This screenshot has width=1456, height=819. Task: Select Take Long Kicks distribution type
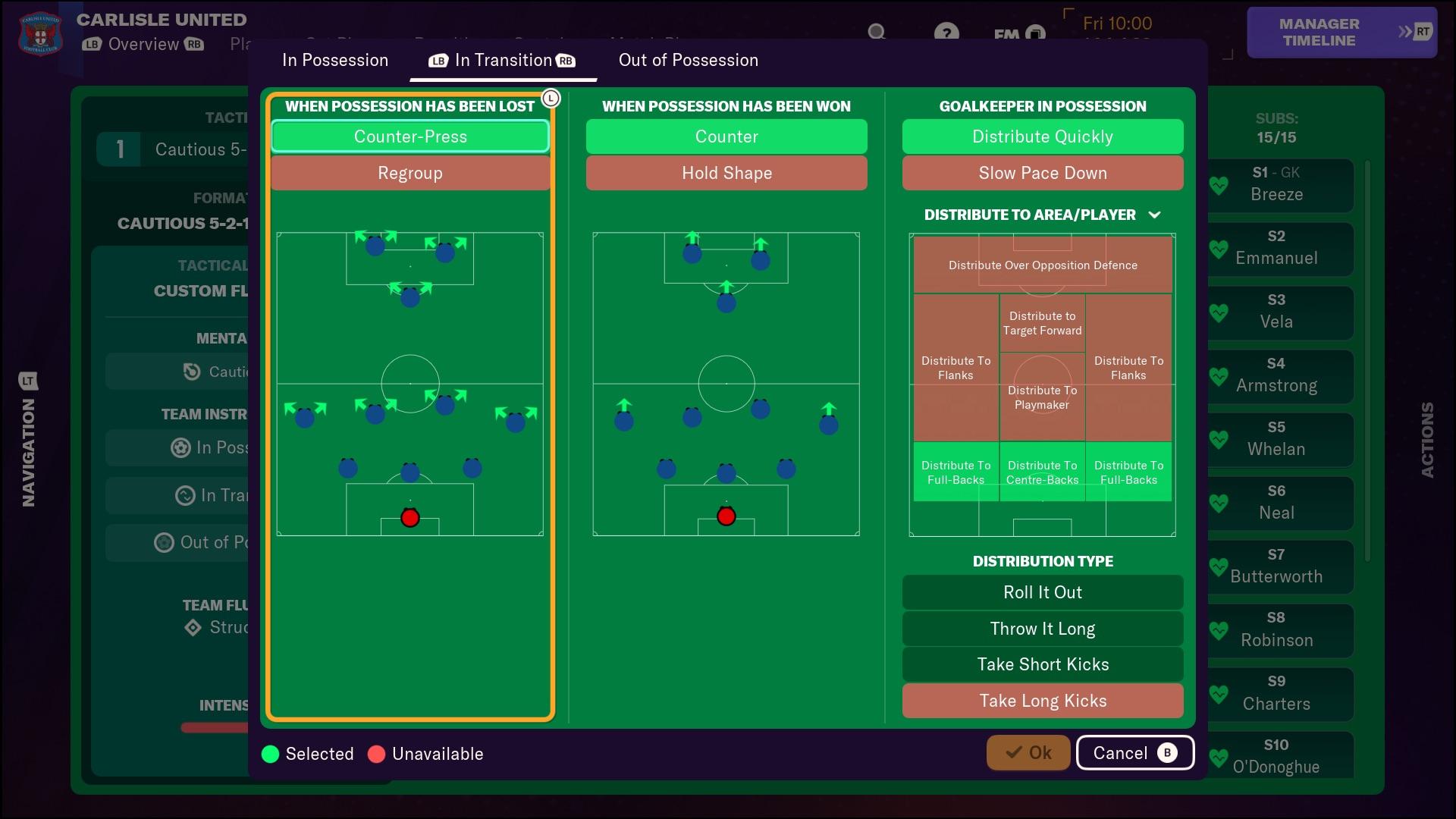(x=1042, y=700)
